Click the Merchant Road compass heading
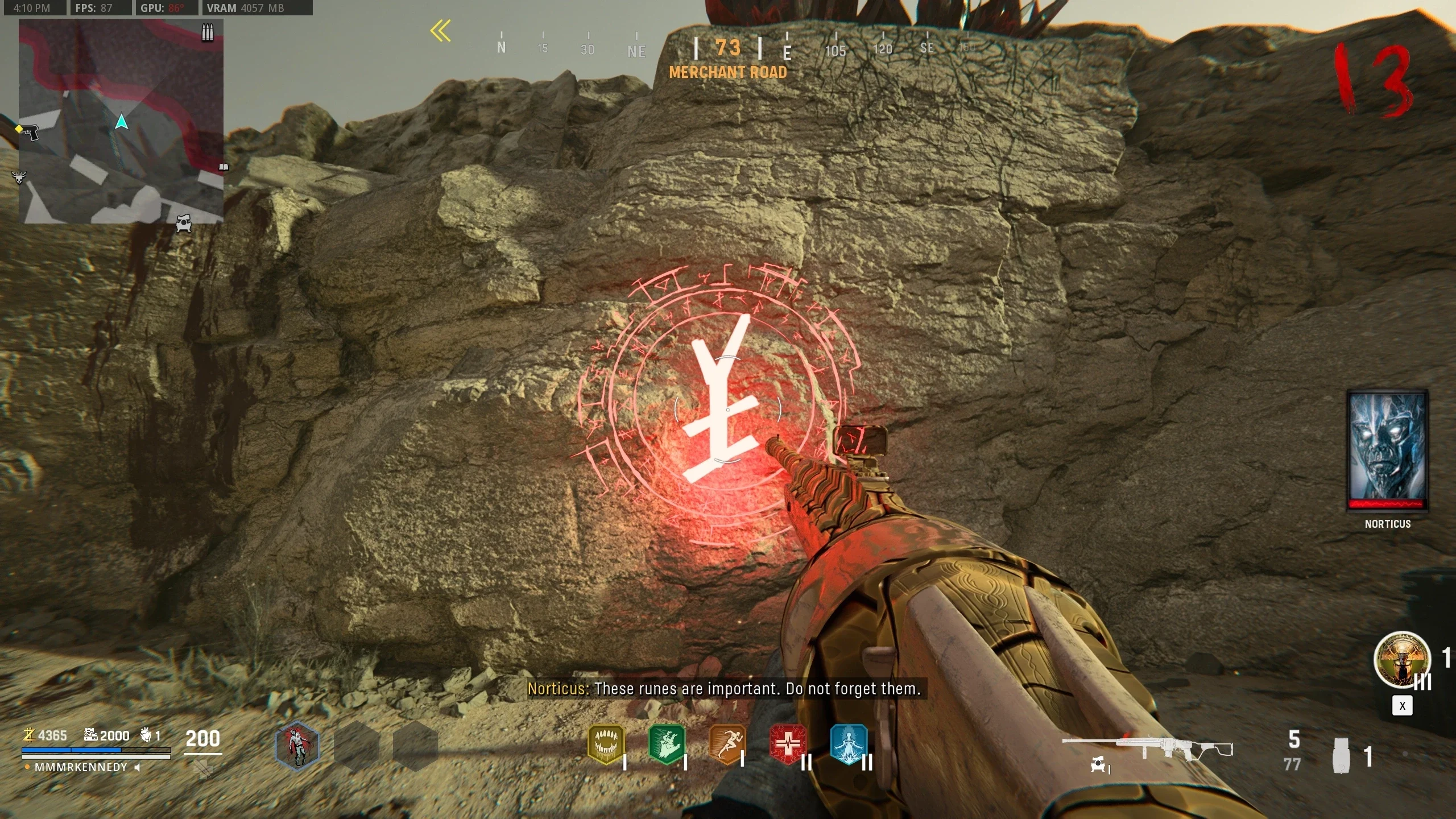 coord(728,72)
